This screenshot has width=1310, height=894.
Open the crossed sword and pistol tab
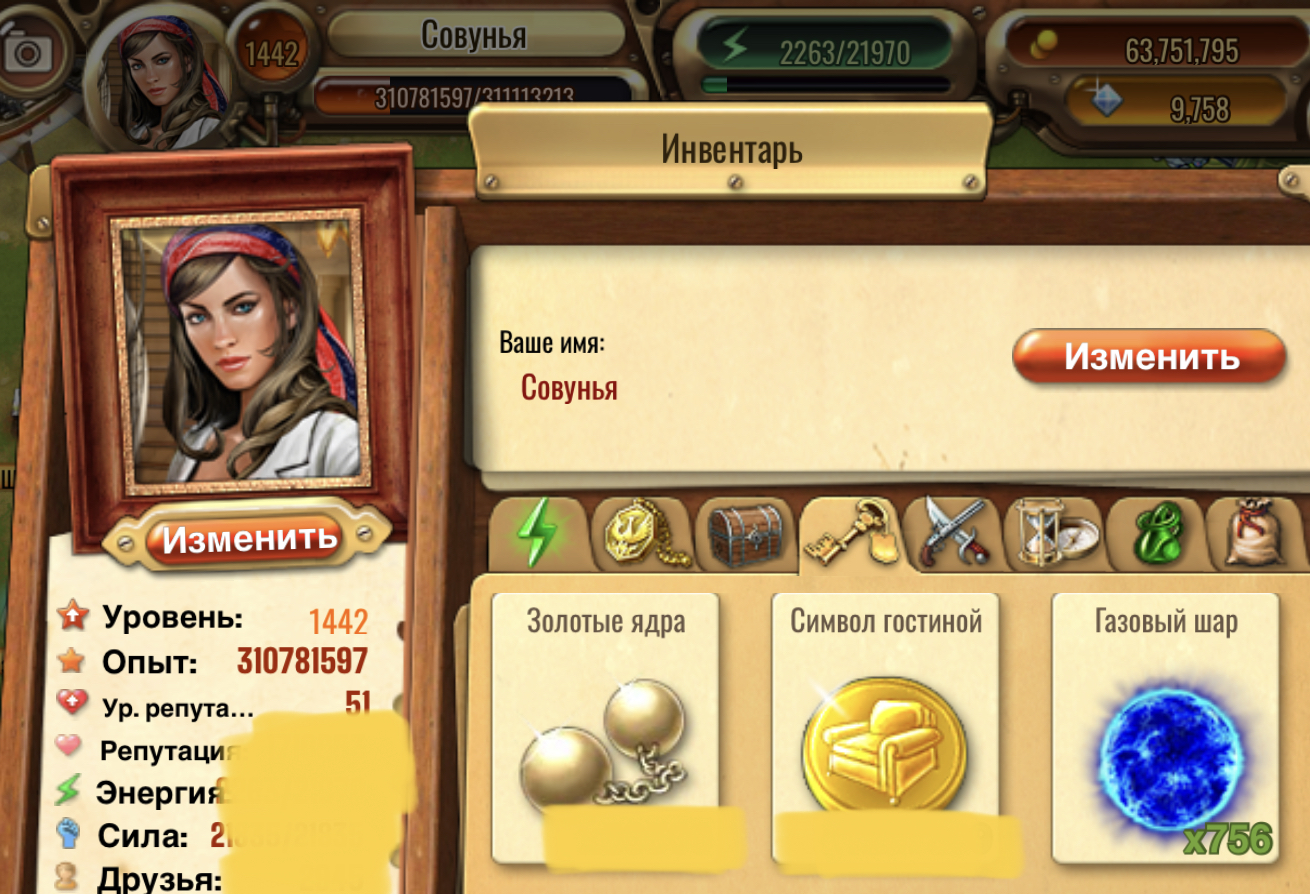[x=954, y=536]
